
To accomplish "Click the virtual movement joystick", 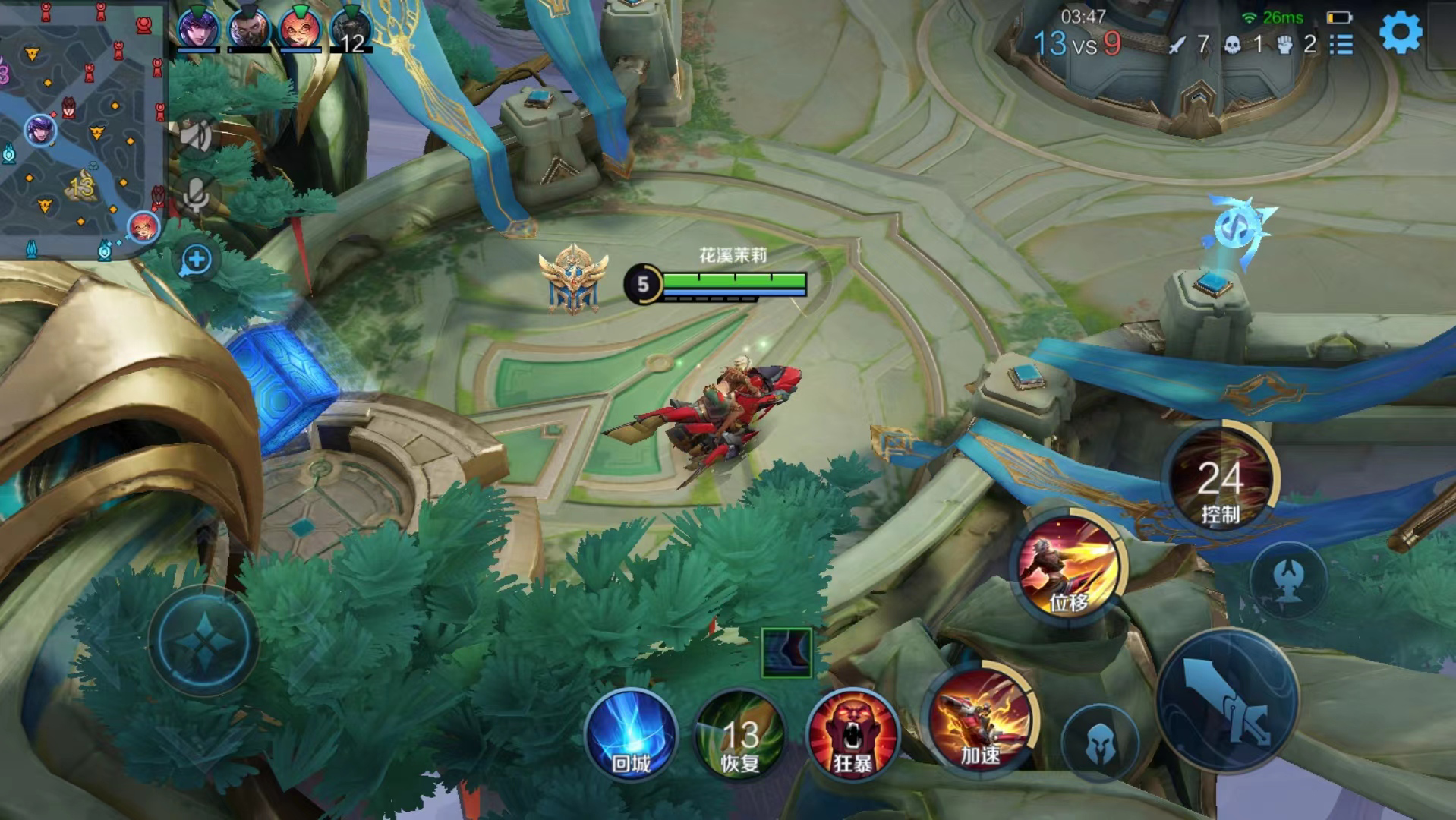I will [203, 642].
